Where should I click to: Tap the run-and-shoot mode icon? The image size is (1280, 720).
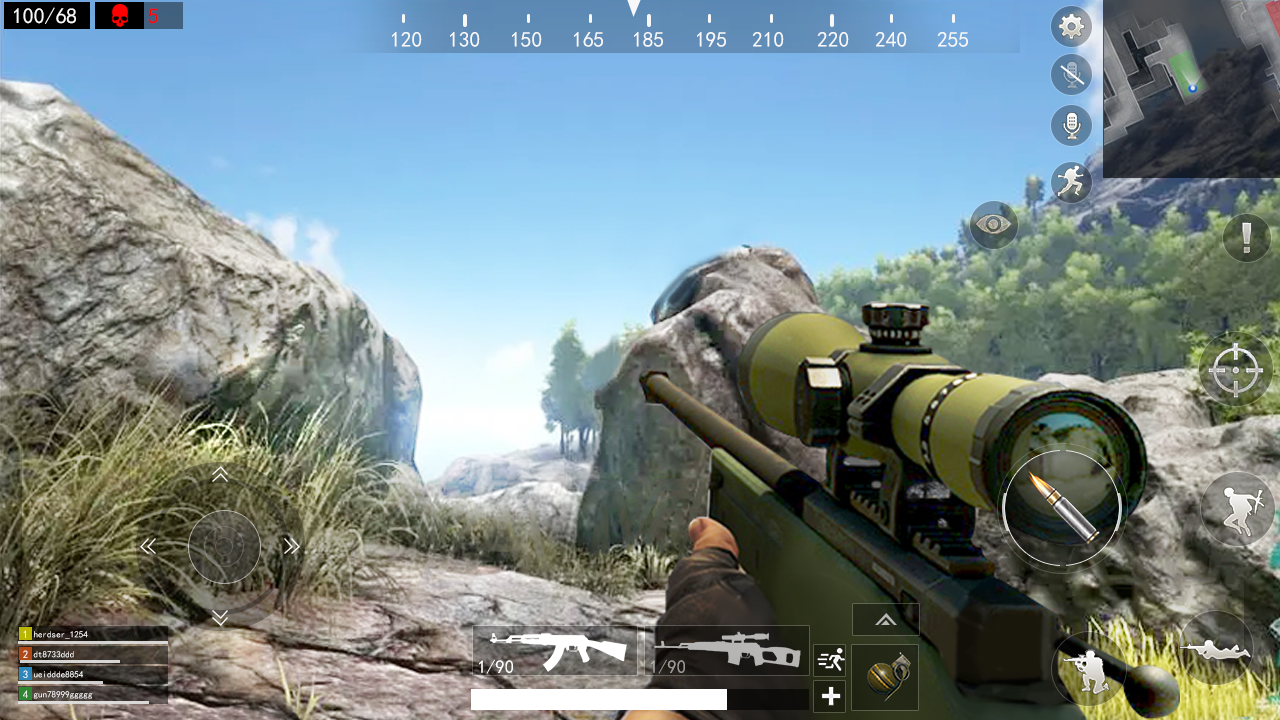(829, 660)
